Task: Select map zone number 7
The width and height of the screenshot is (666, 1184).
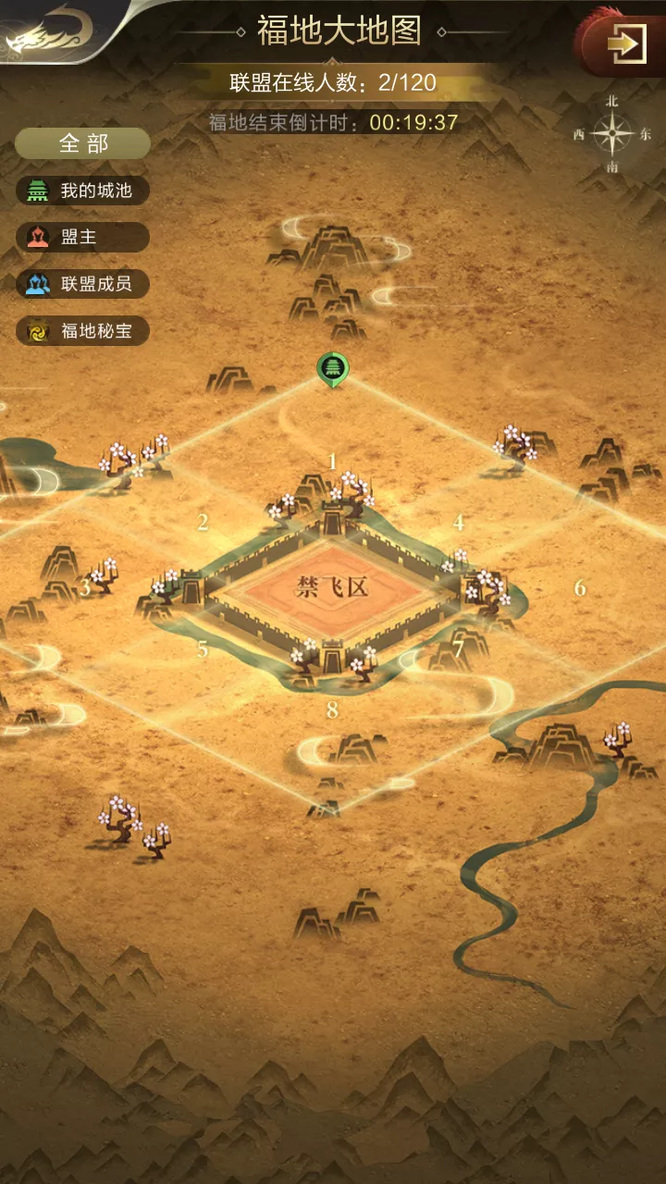Action: click(459, 646)
